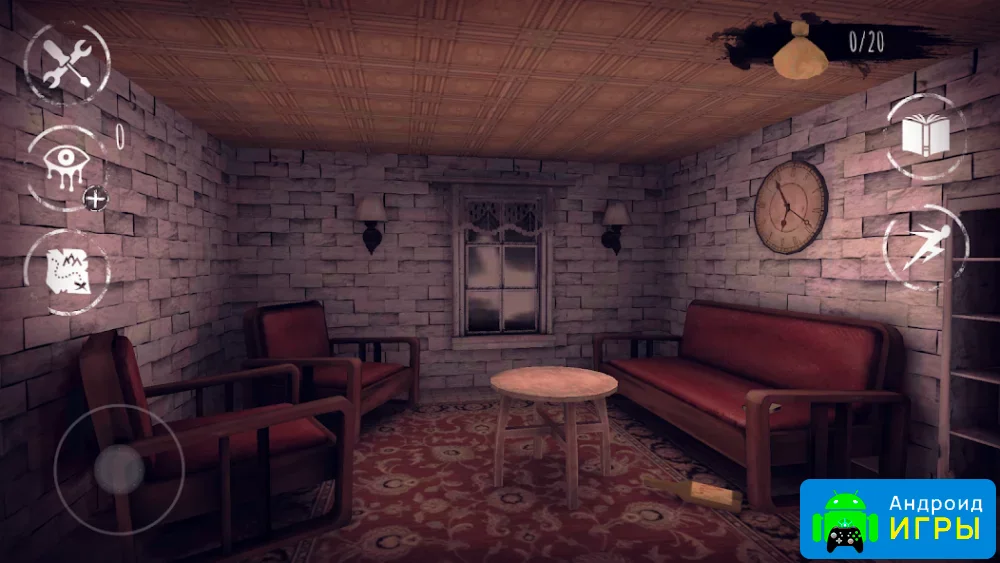This screenshot has height=563, width=1000.
Task: Toggle the running figure sprint button
Action: (x=926, y=246)
